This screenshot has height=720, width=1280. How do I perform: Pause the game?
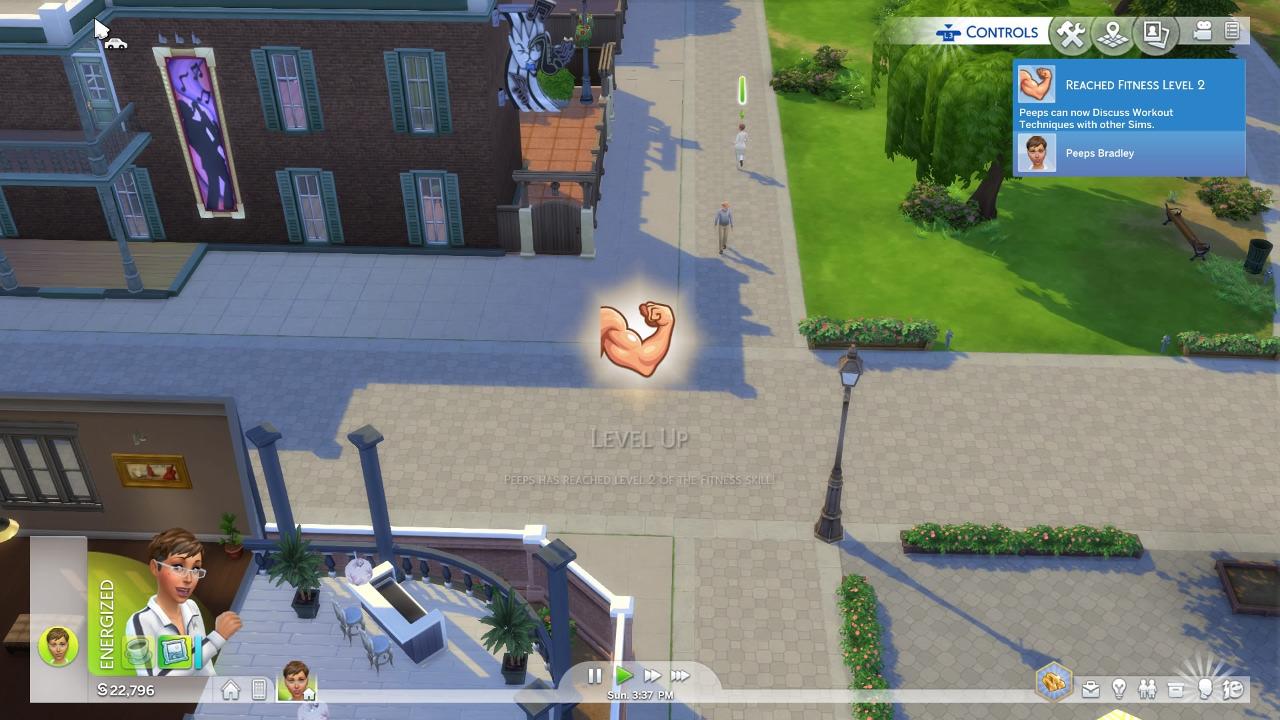(594, 676)
